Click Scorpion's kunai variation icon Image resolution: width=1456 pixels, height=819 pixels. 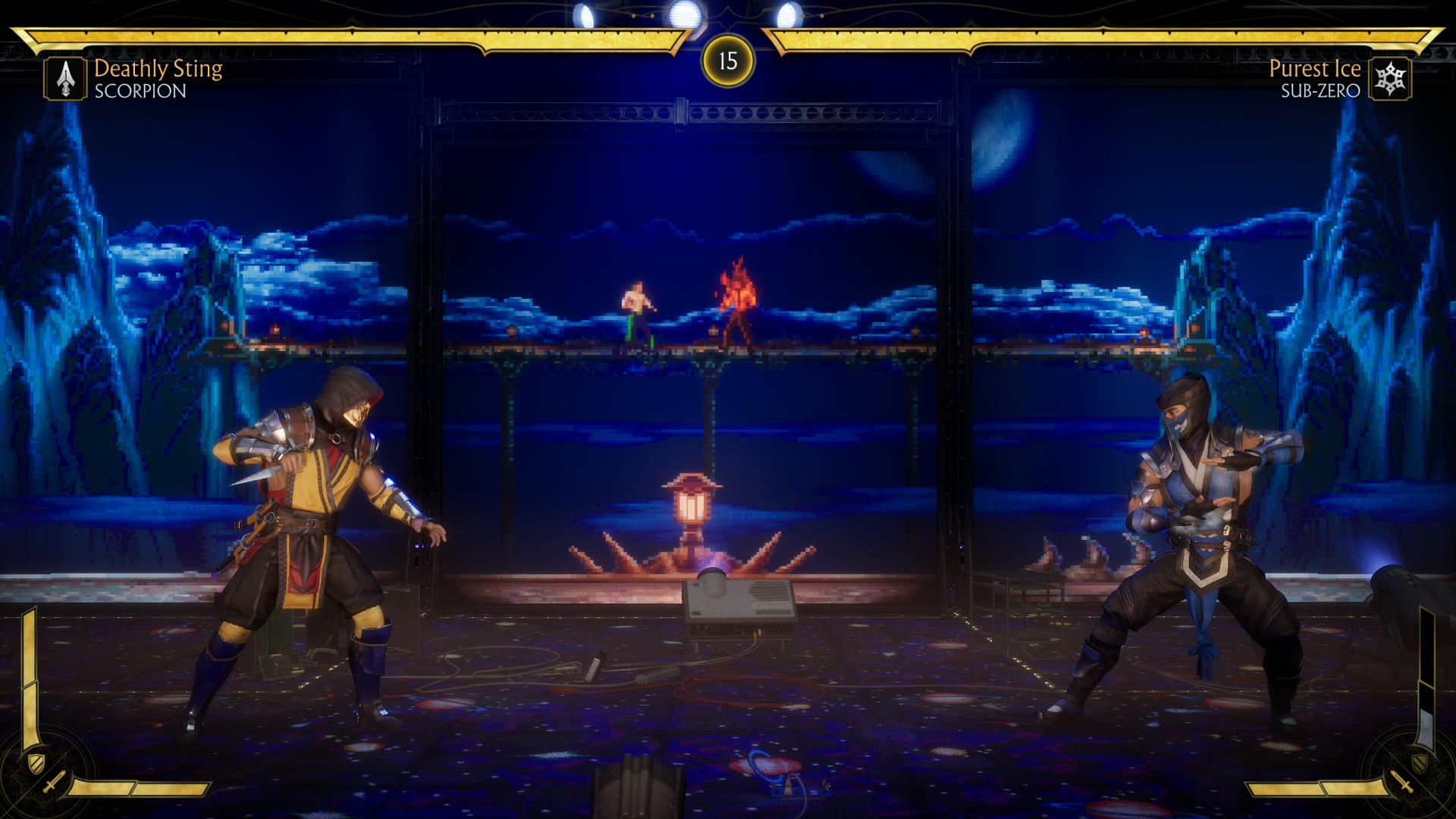coord(66,79)
